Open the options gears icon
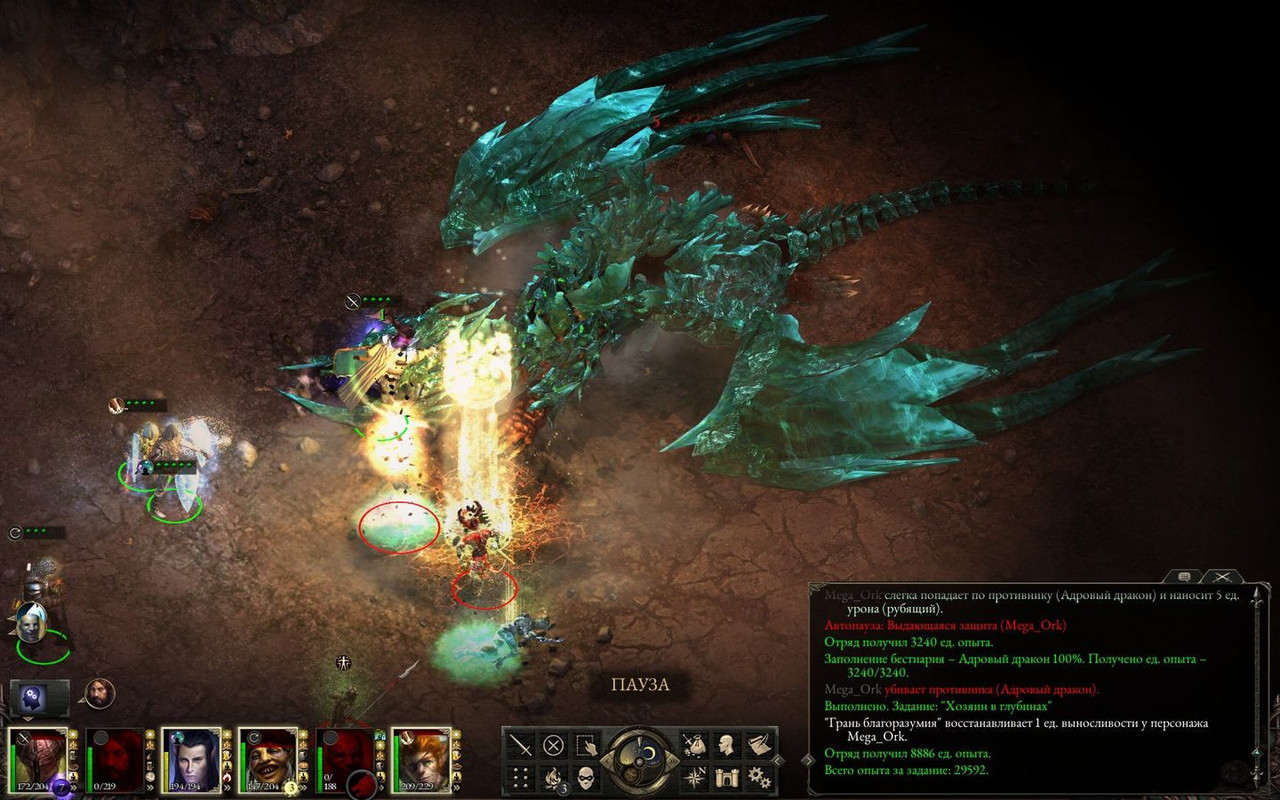Viewport: 1280px width, 800px height. (x=759, y=777)
